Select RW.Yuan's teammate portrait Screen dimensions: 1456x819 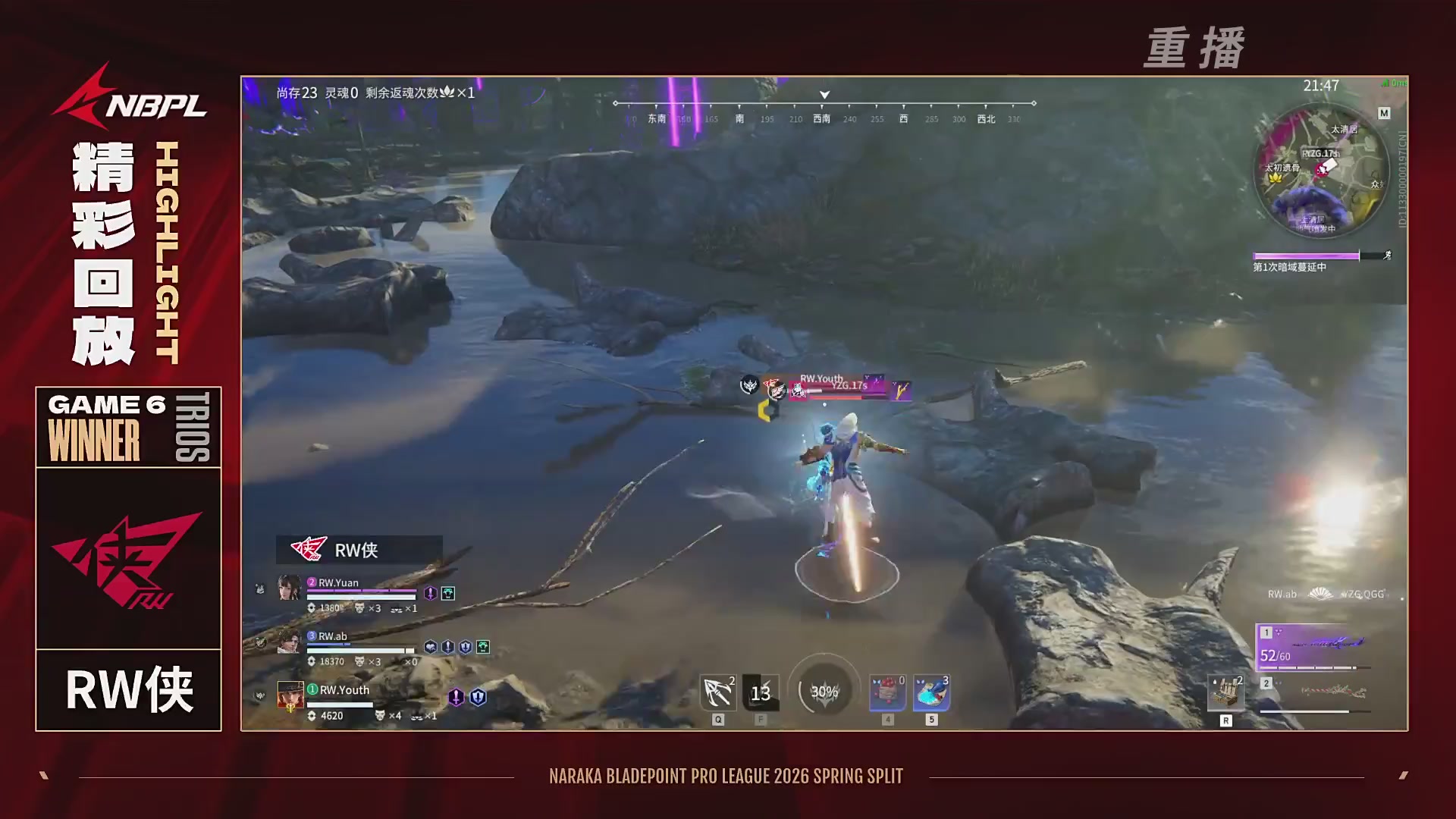click(289, 588)
